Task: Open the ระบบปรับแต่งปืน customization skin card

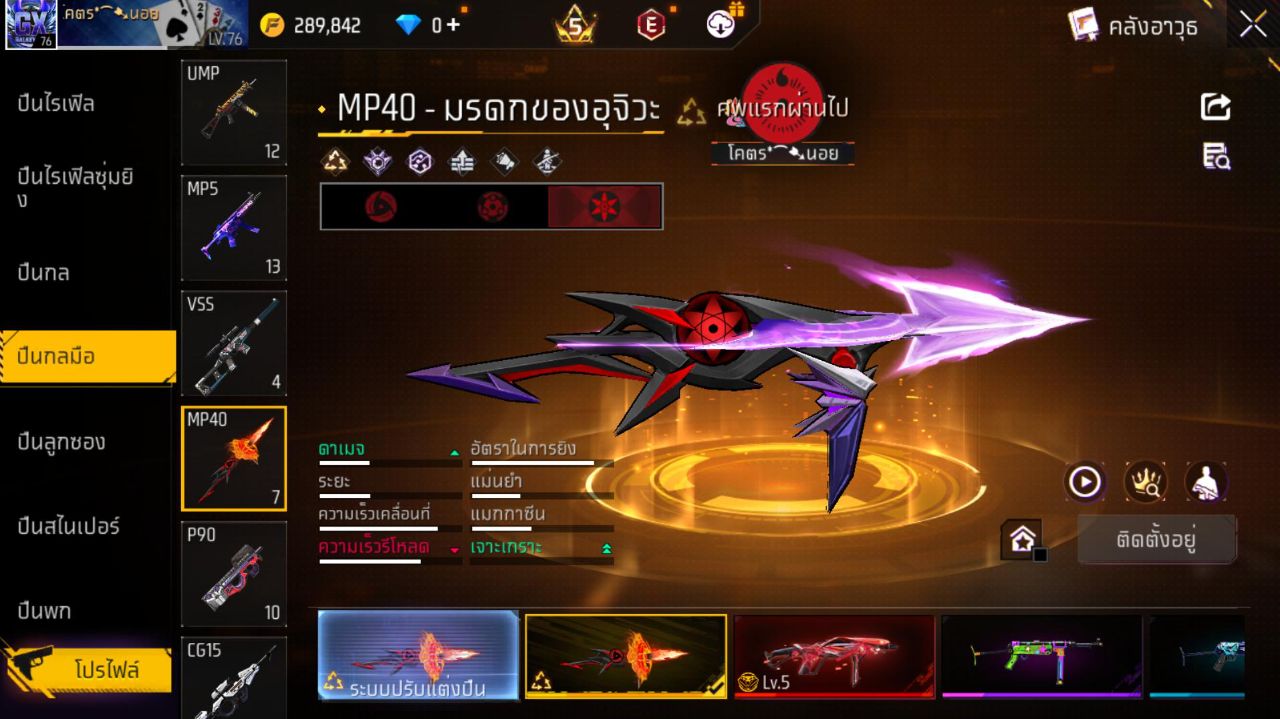Action: [x=418, y=655]
